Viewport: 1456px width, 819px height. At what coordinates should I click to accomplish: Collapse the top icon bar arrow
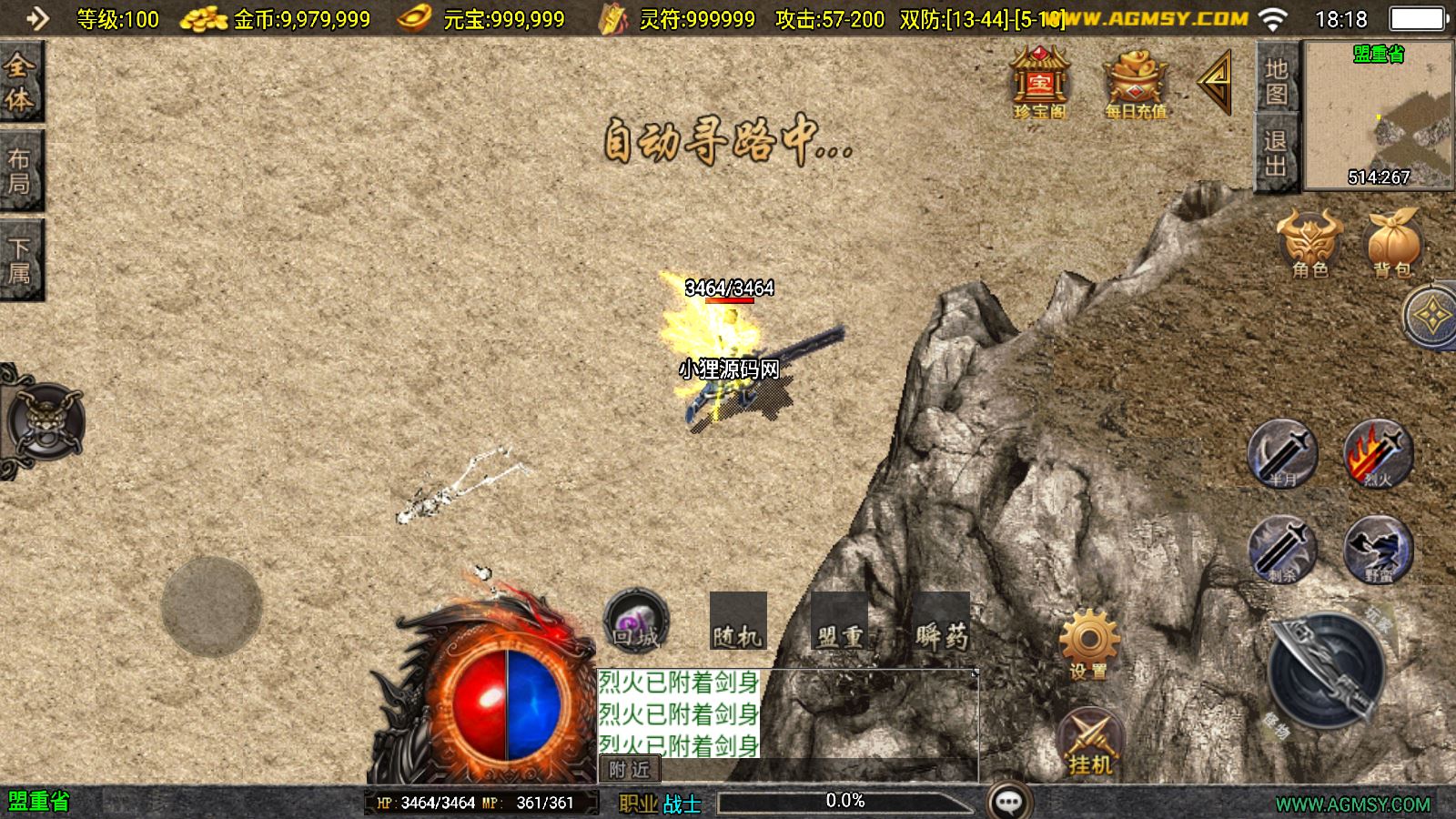(1217, 82)
